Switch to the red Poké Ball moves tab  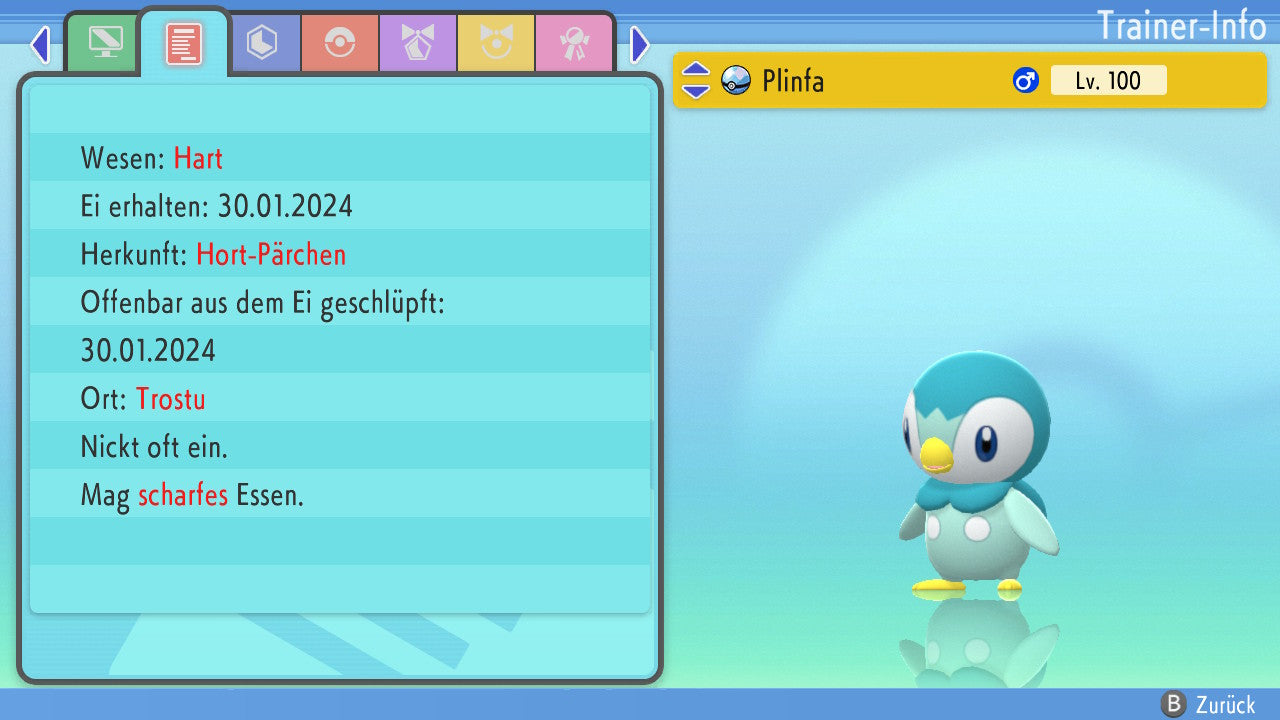point(340,43)
